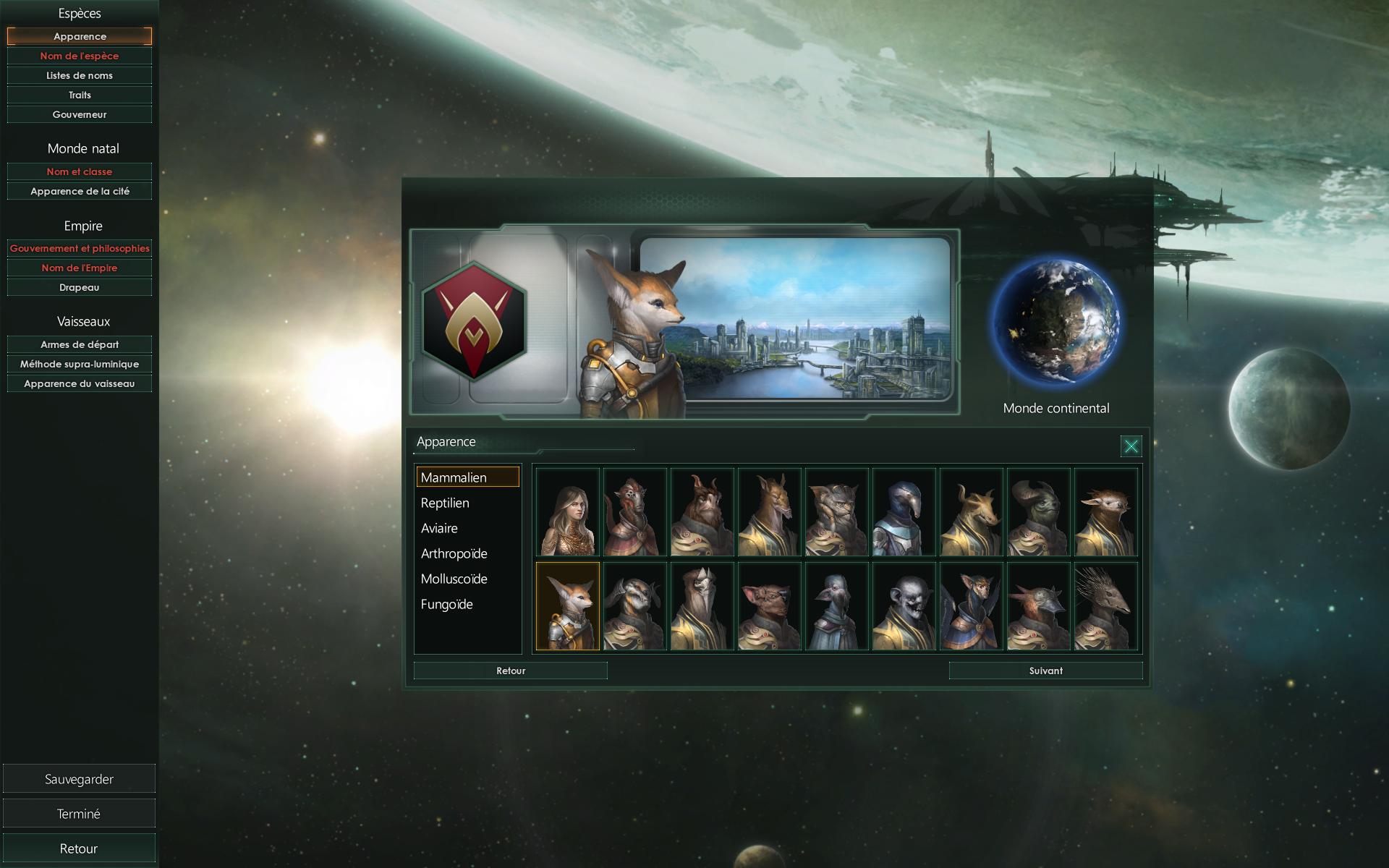
Task: Select Nom de l'espèce entry
Action: point(80,56)
